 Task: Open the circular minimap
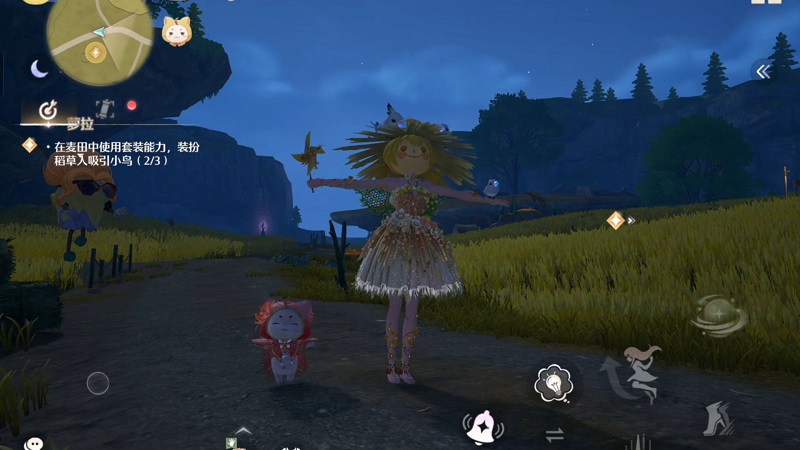point(99,36)
